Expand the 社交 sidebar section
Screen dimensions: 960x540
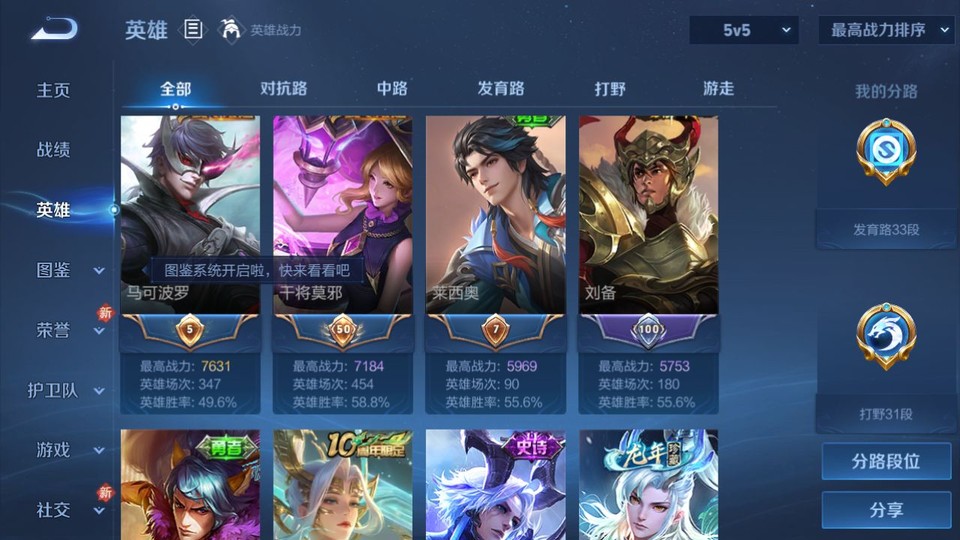point(70,510)
